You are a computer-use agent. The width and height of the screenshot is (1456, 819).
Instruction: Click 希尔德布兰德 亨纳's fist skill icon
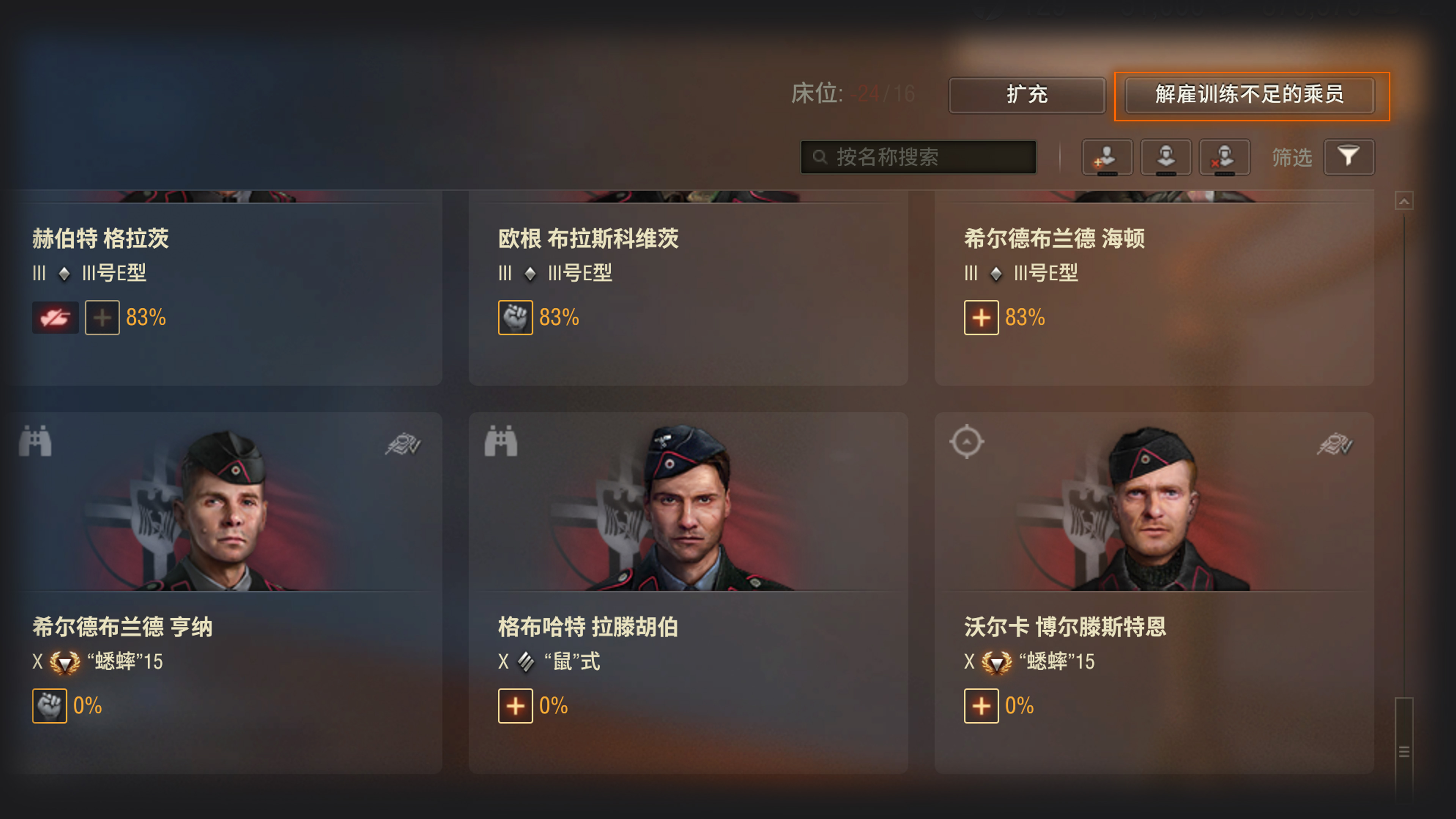tap(50, 706)
